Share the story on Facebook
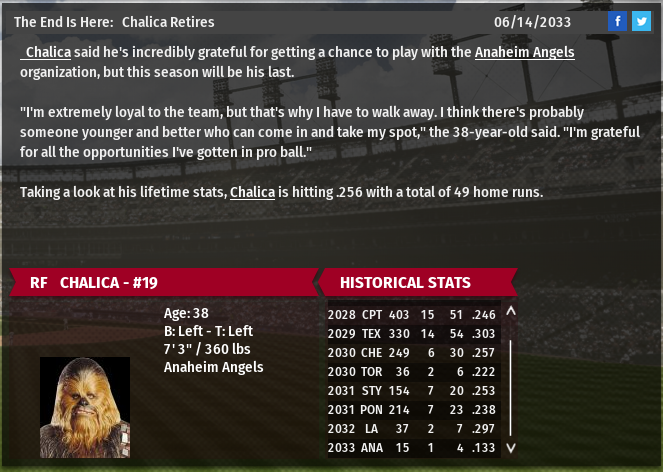This screenshot has width=663, height=472. pos(617,21)
